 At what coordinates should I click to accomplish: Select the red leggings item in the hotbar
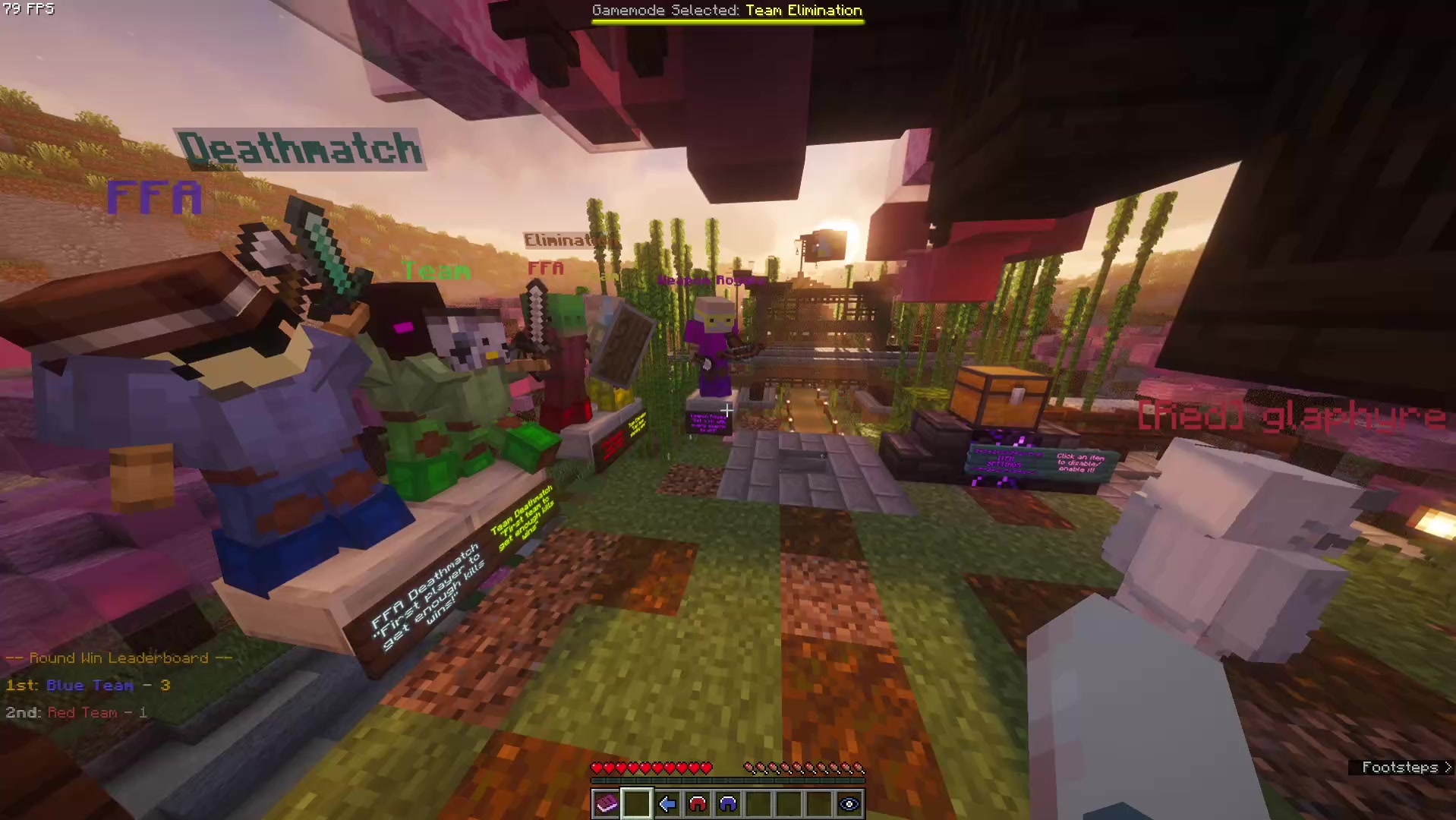click(x=698, y=804)
